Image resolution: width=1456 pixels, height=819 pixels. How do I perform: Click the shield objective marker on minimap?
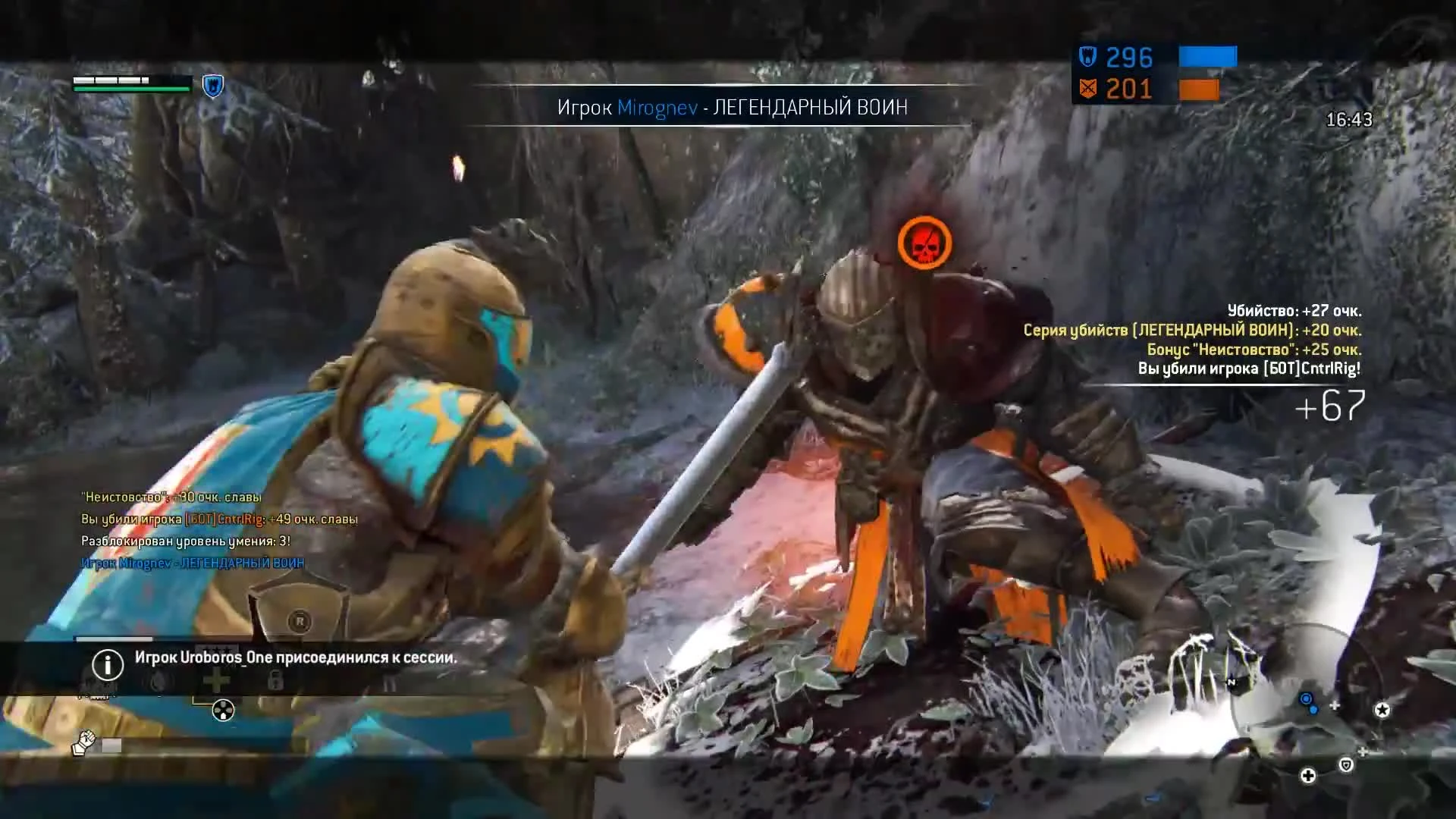(1347, 765)
